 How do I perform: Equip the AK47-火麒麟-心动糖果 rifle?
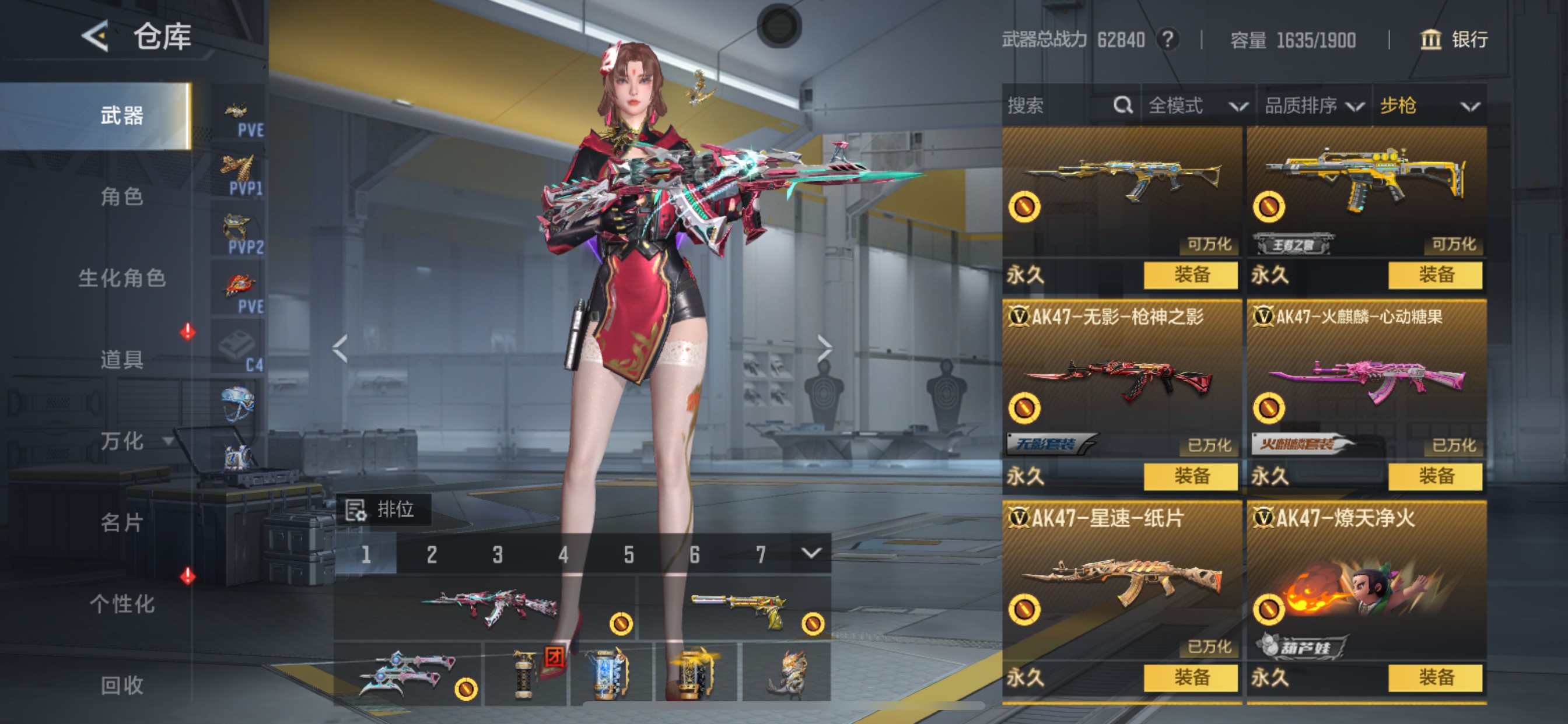[x=1434, y=476]
